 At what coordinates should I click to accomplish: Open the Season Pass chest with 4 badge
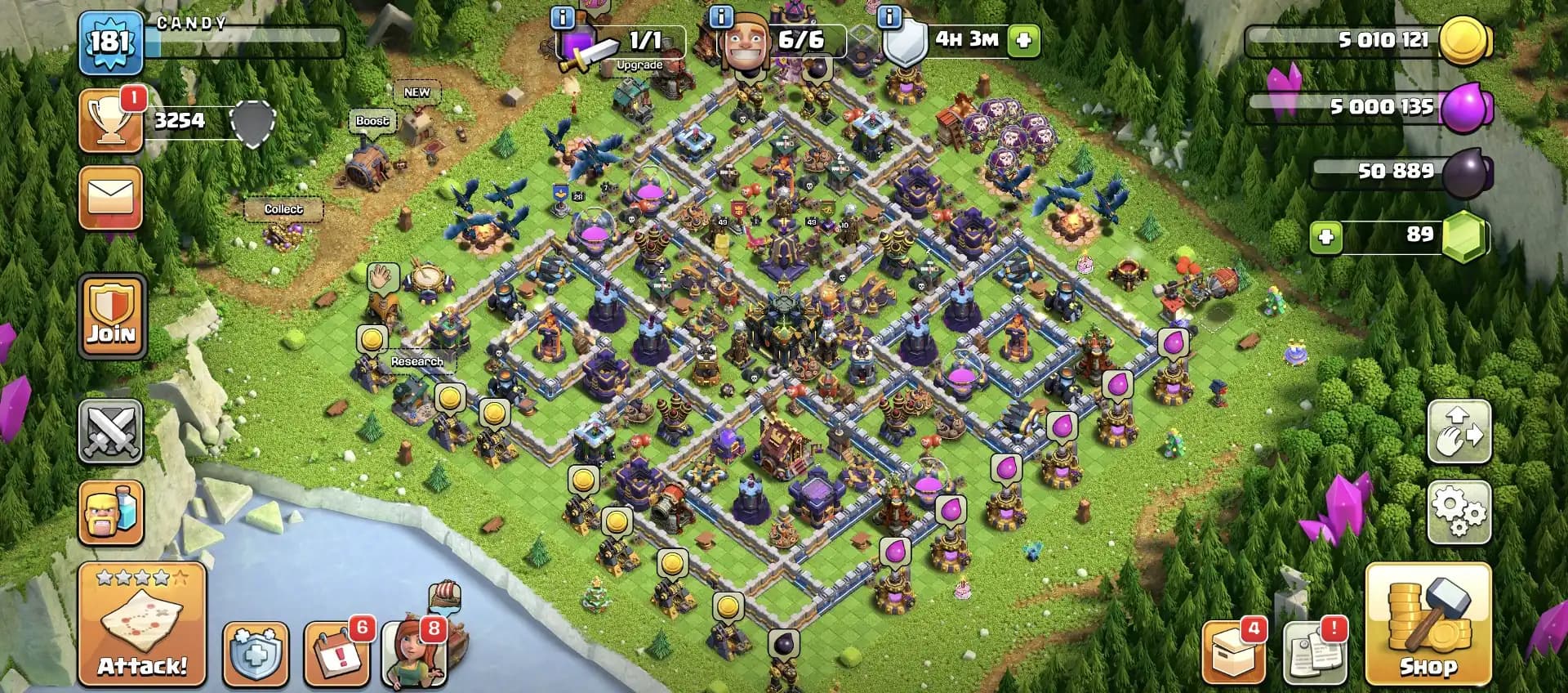[1233, 654]
